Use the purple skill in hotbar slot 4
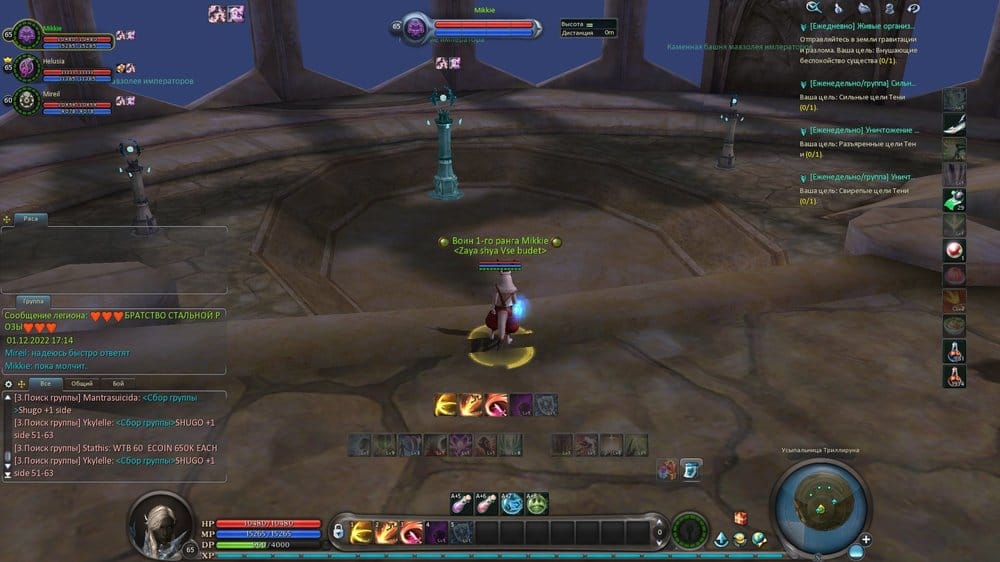Image resolution: width=1000 pixels, height=562 pixels. coord(436,532)
